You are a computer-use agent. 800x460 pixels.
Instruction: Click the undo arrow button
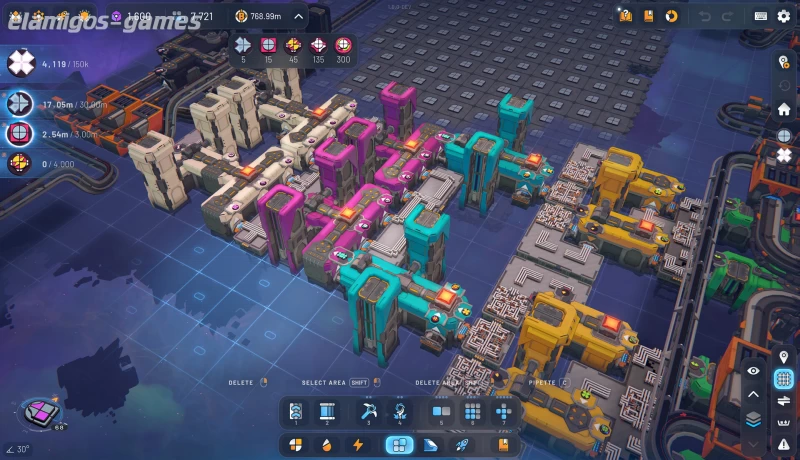click(x=705, y=16)
